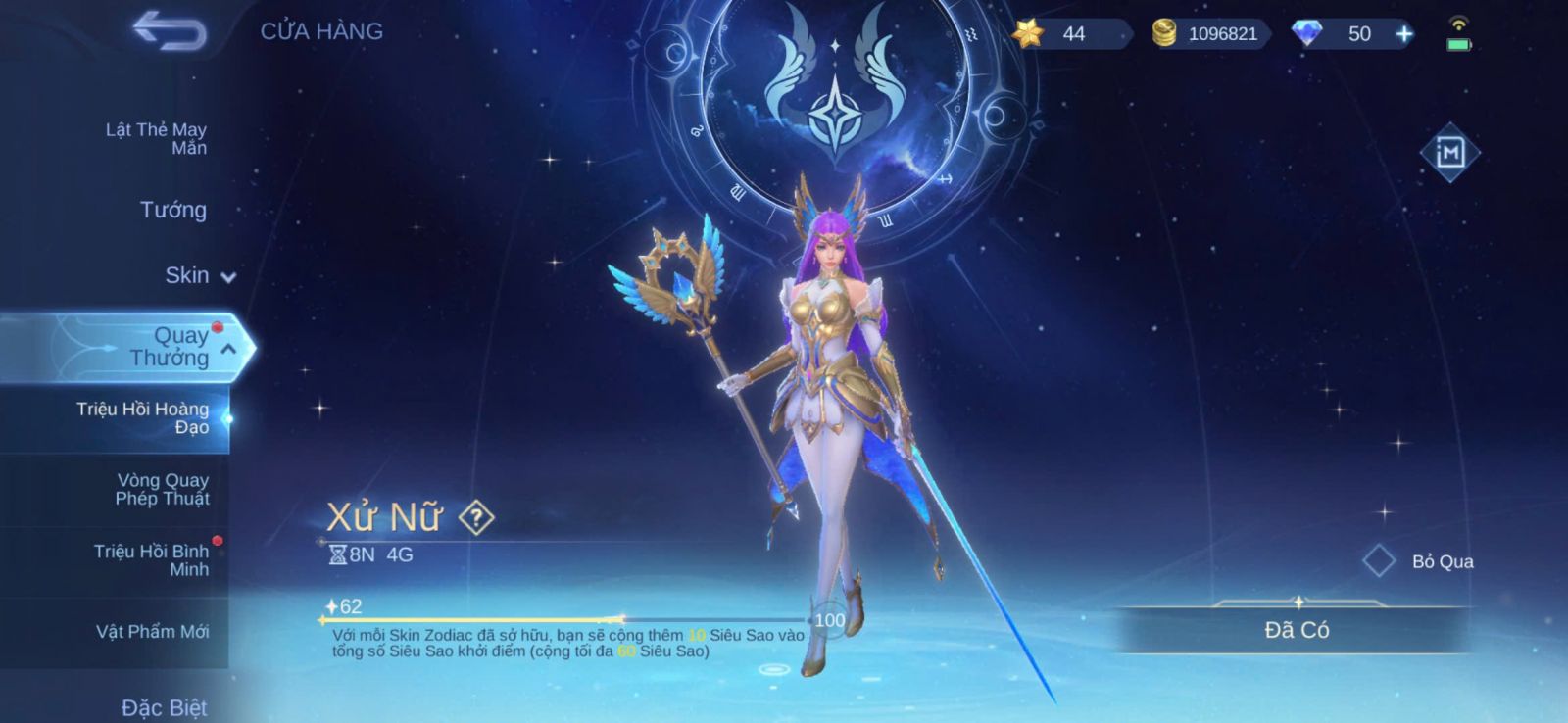Open Vòng Quay Phép Thuật
This screenshot has width=1568, height=723.
pyautogui.click(x=162, y=489)
